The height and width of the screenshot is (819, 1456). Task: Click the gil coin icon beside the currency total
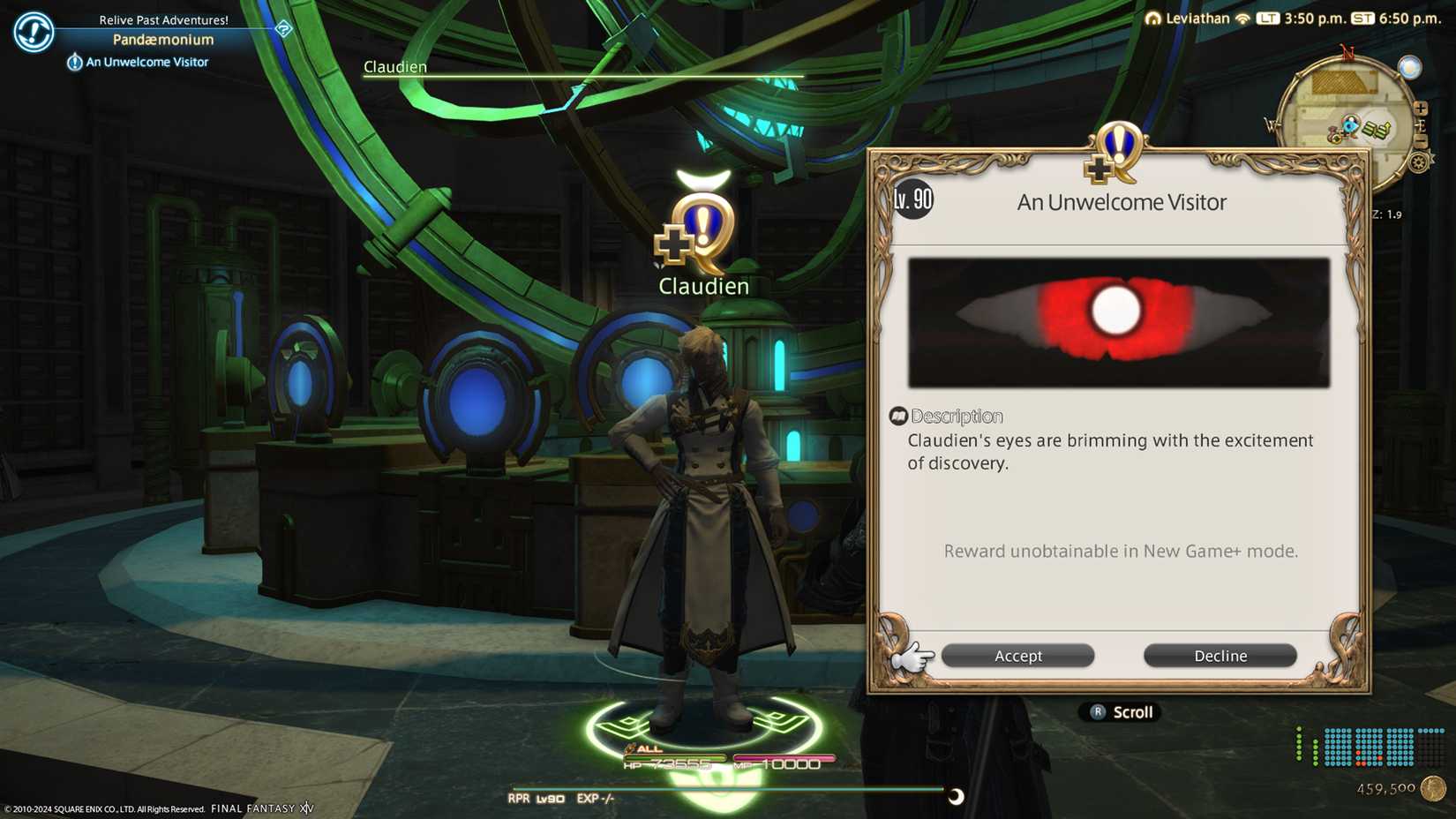point(1434,788)
